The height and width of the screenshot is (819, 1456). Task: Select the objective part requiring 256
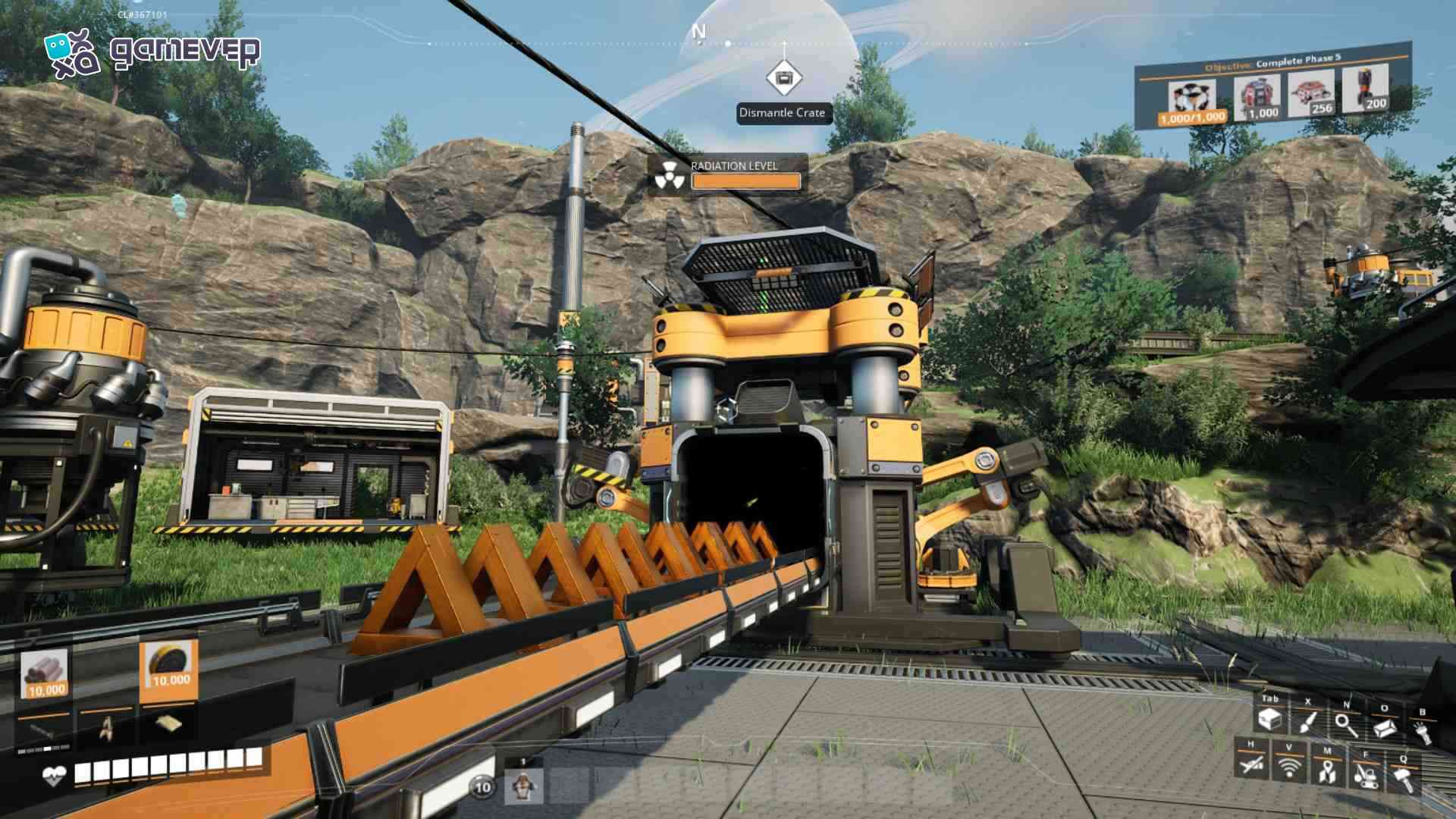pyautogui.click(x=1311, y=93)
